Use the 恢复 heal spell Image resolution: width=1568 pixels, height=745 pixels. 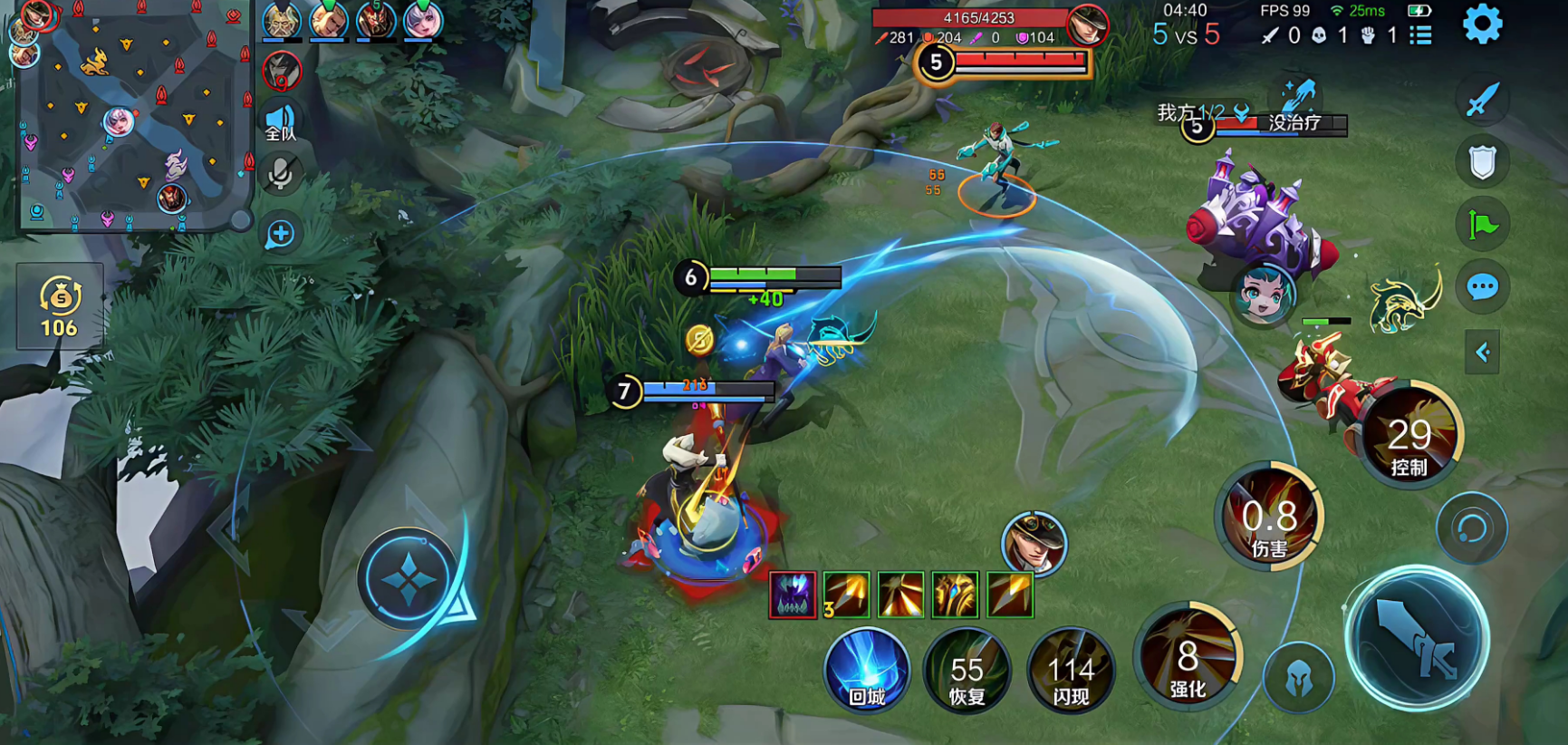click(967, 672)
